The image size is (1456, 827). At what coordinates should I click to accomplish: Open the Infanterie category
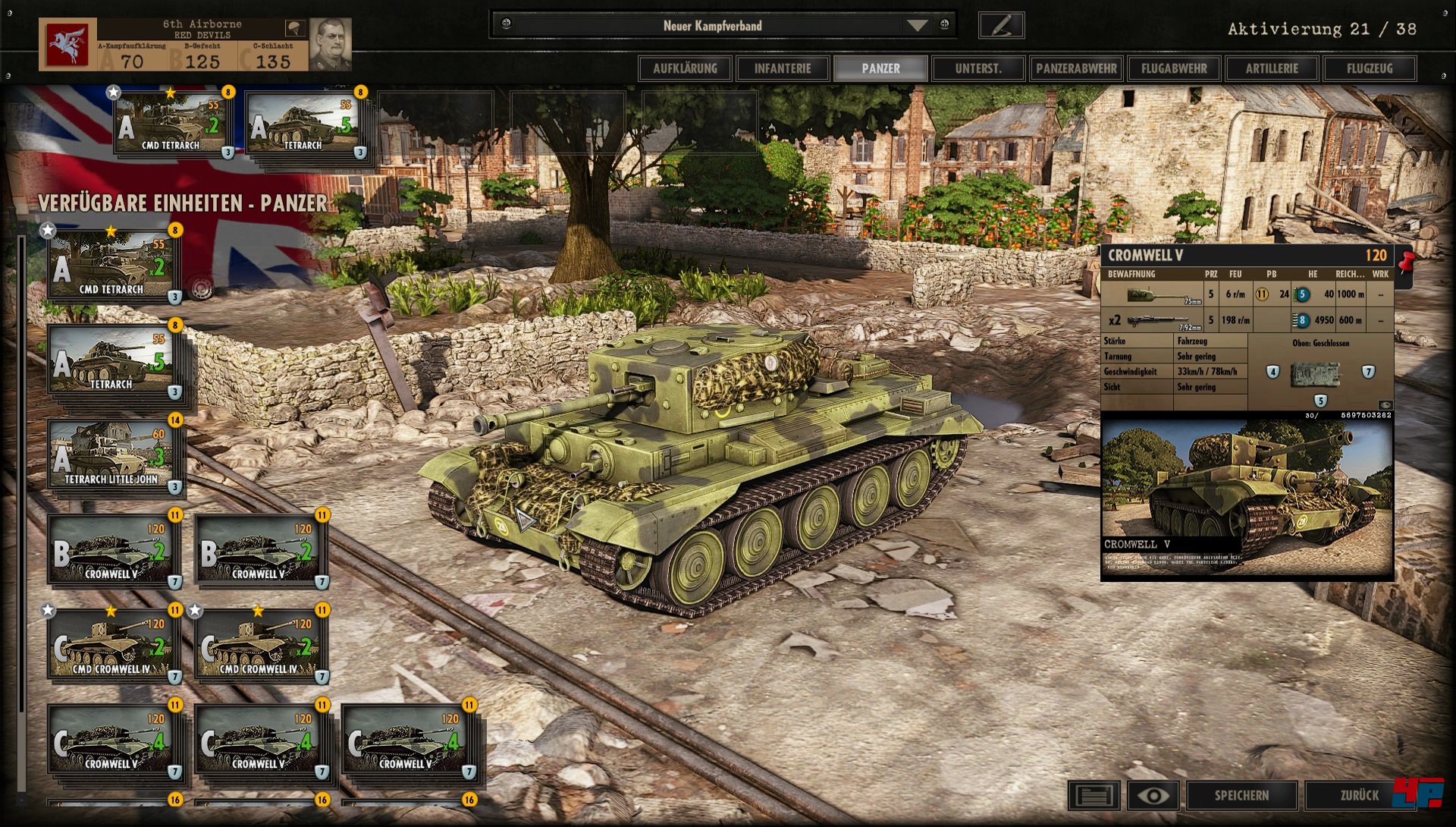(x=783, y=68)
